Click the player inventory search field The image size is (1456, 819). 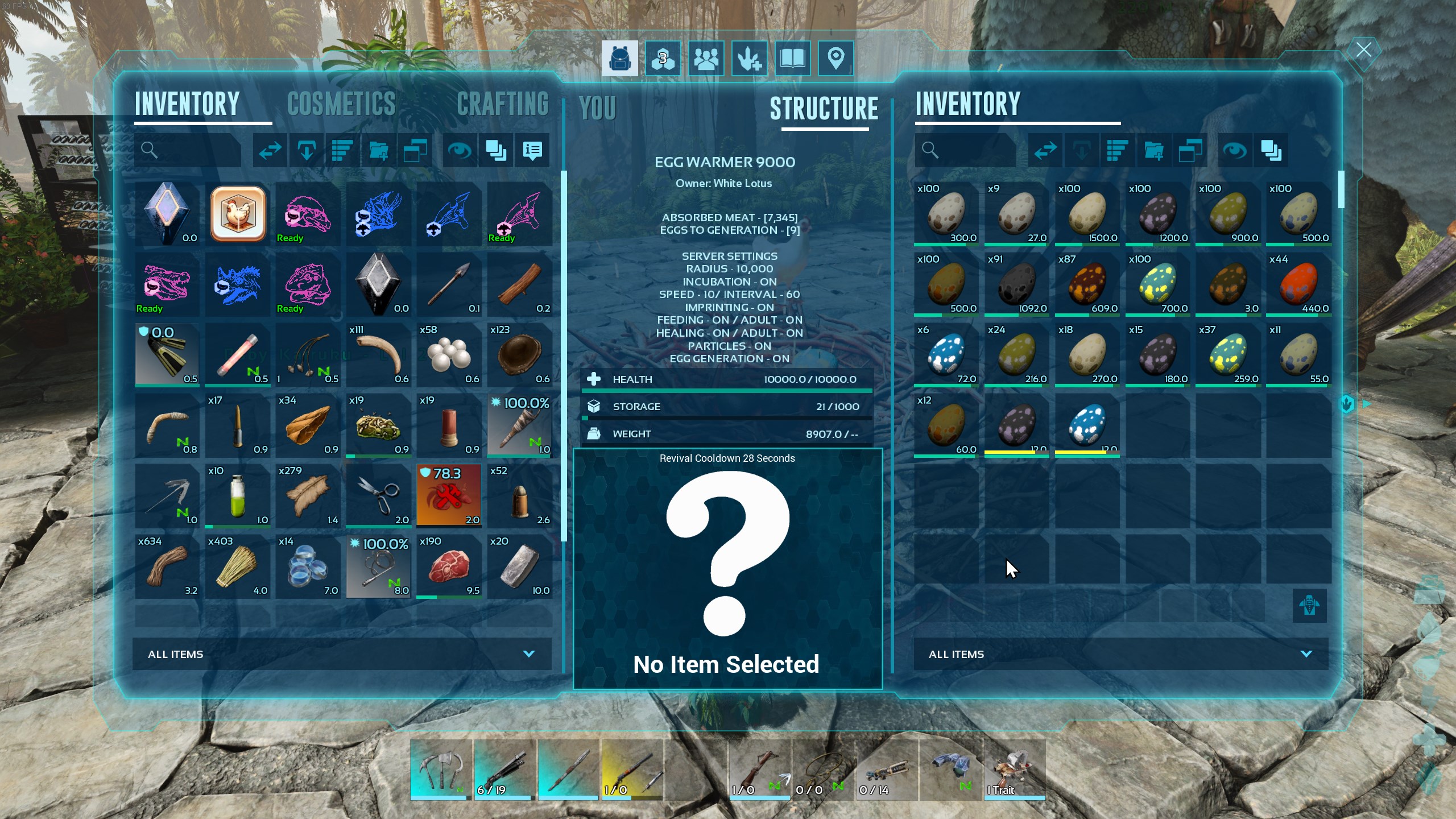coord(188,150)
